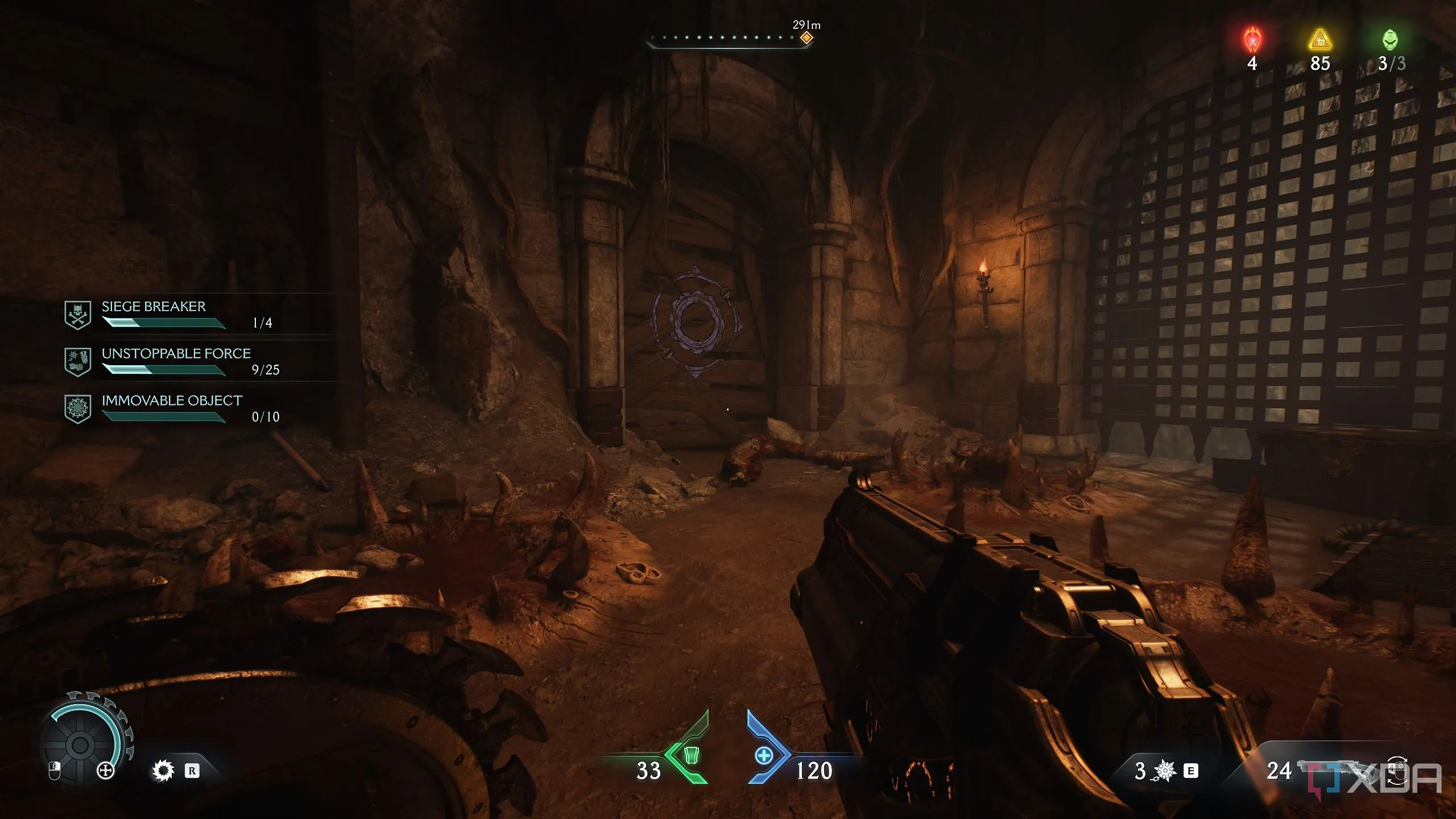1456x819 pixels.
Task: Choose the shield rune sawblade icon
Action: (x=163, y=771)
